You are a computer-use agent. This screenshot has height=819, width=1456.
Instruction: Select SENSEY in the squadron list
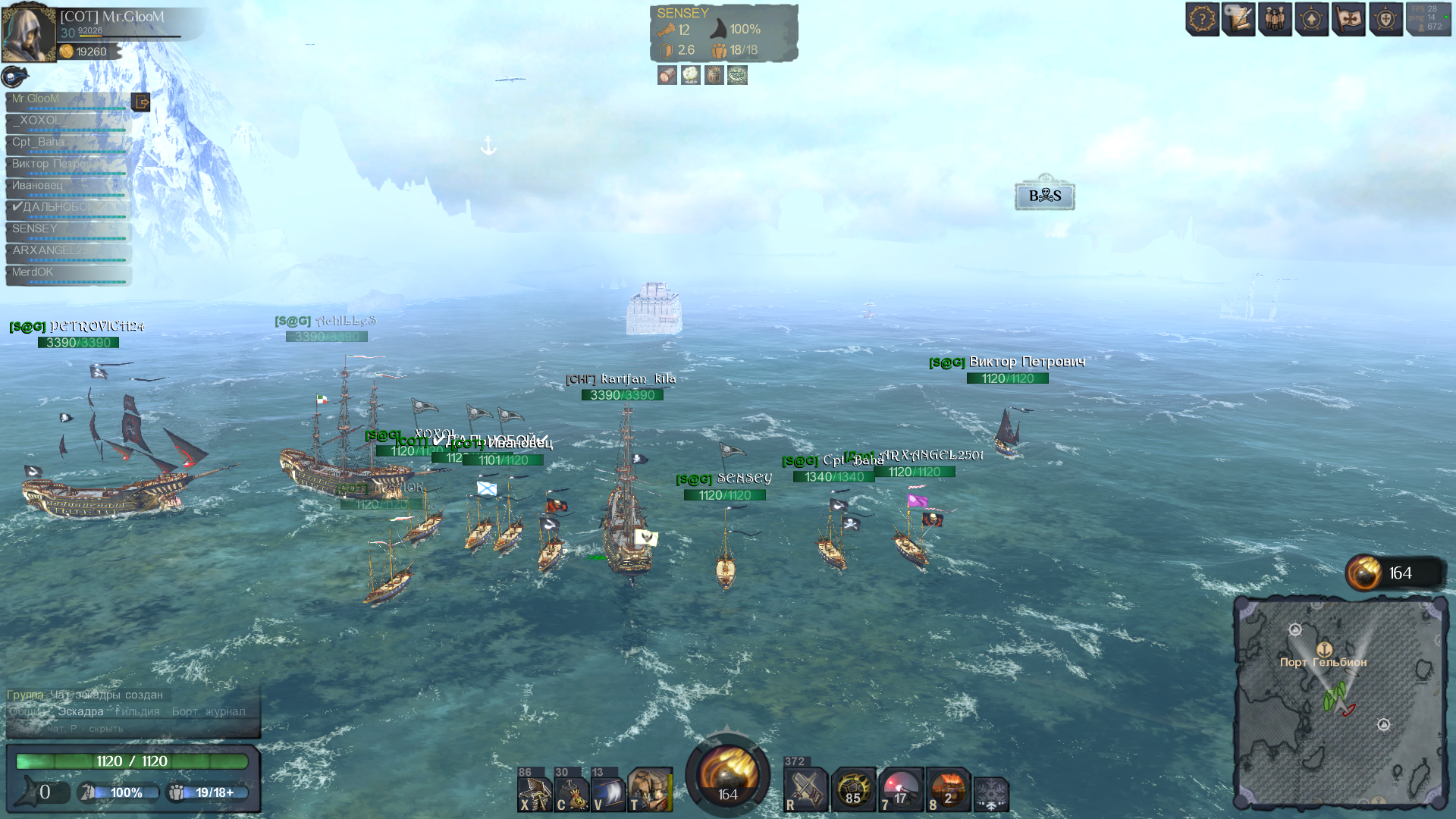pyautogui.click(x=67, y=229)
